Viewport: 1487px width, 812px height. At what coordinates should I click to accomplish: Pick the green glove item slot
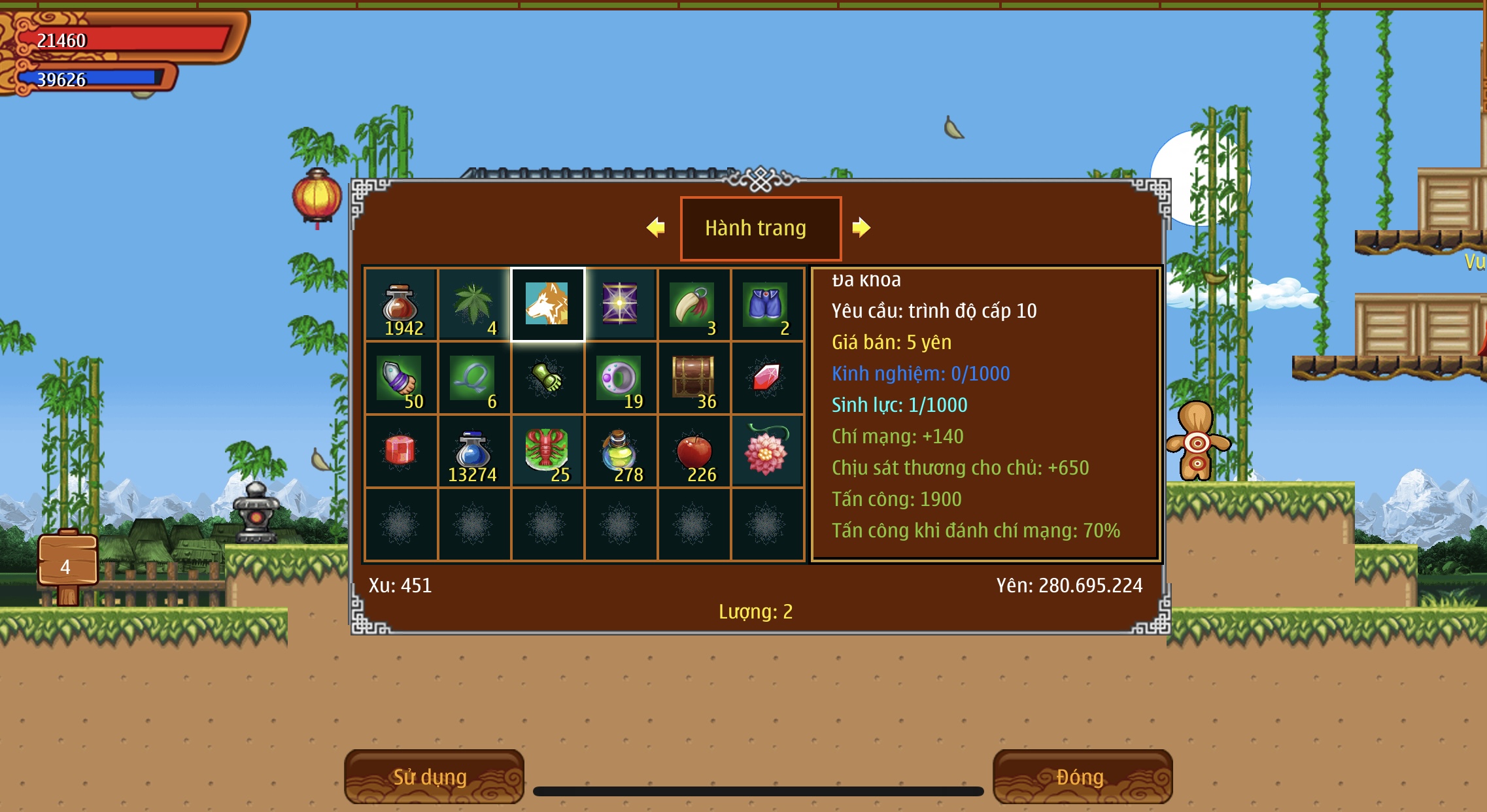click(x=547, y=378)
